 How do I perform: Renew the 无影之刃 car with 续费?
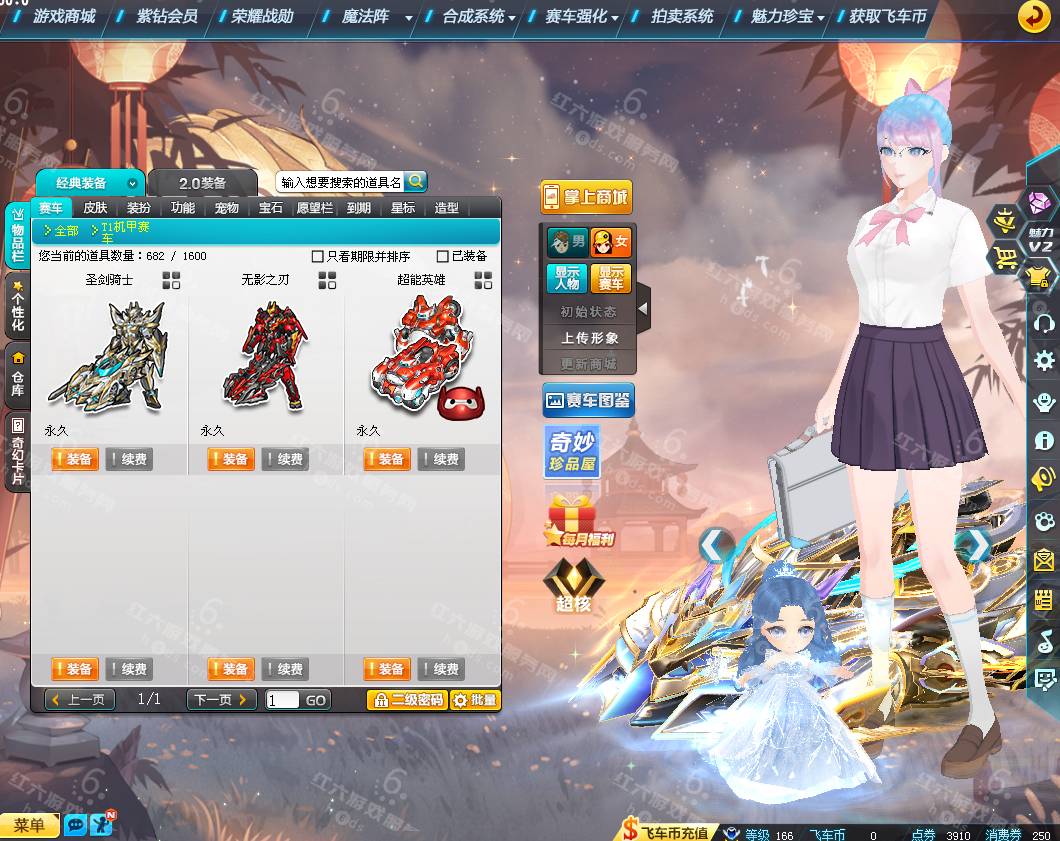tap(285, 459)
